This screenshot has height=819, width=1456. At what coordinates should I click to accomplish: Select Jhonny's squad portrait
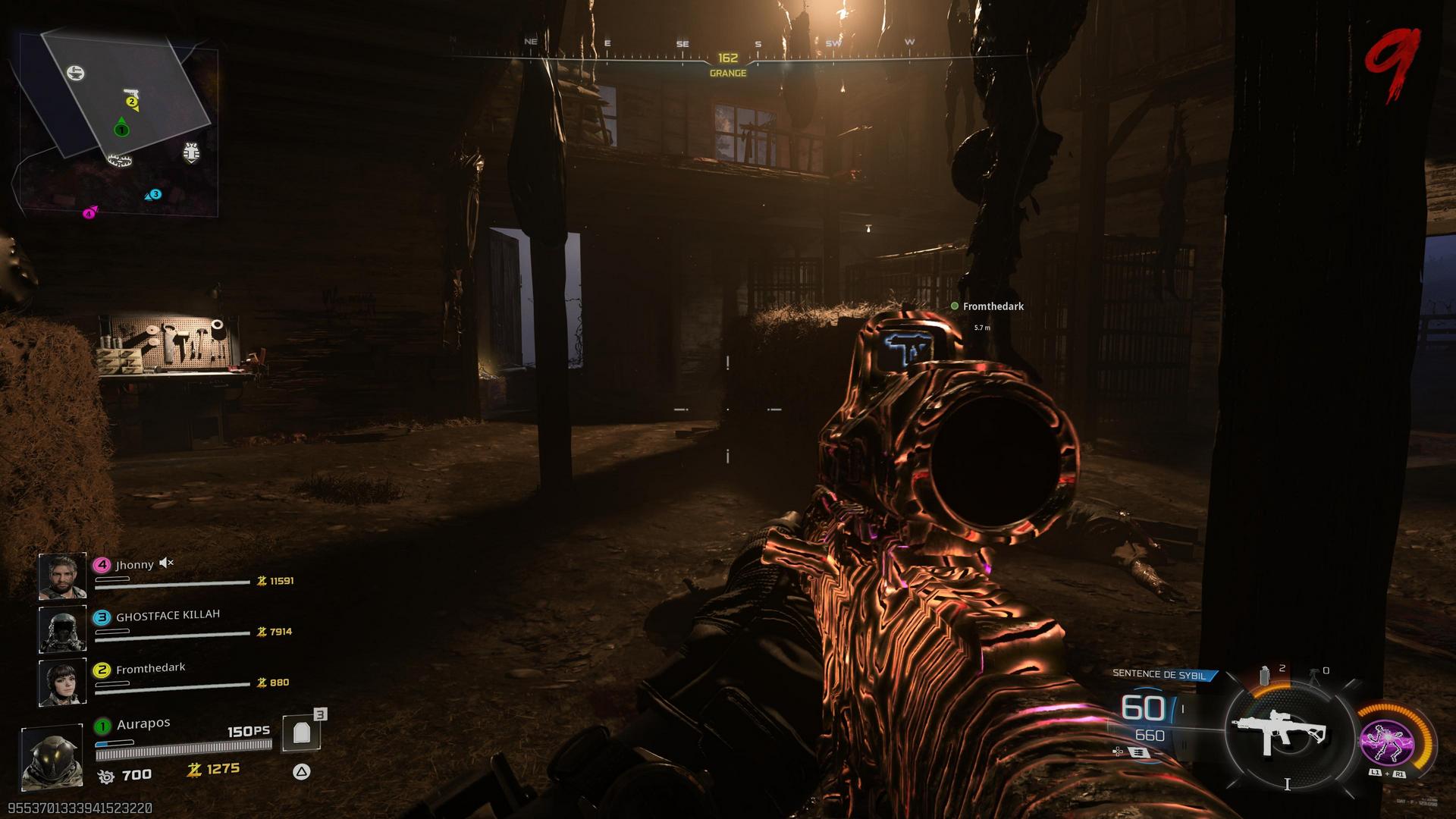coord(63,576)
